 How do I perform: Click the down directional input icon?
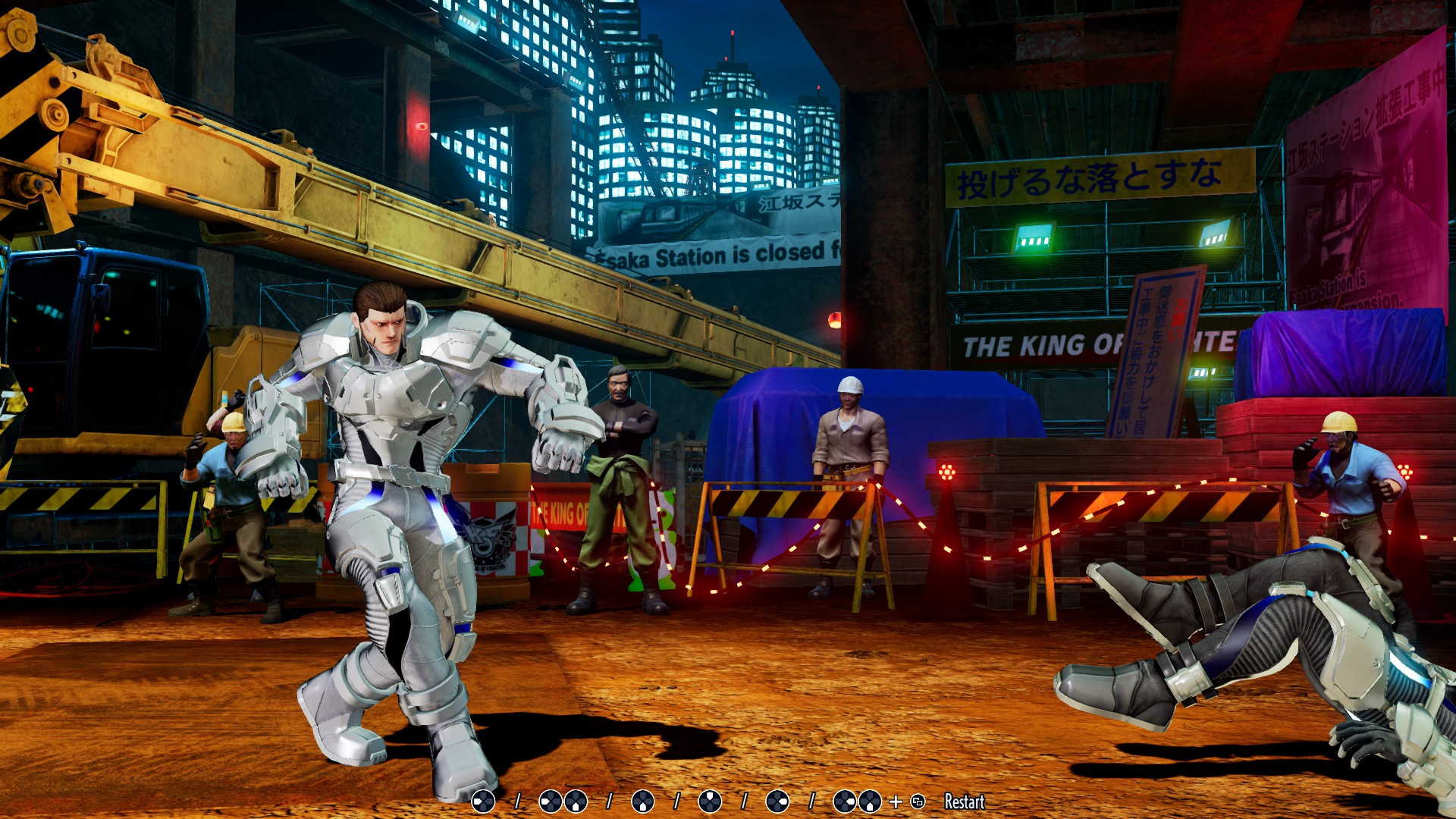pyautogui.click(x=643, y=802)
